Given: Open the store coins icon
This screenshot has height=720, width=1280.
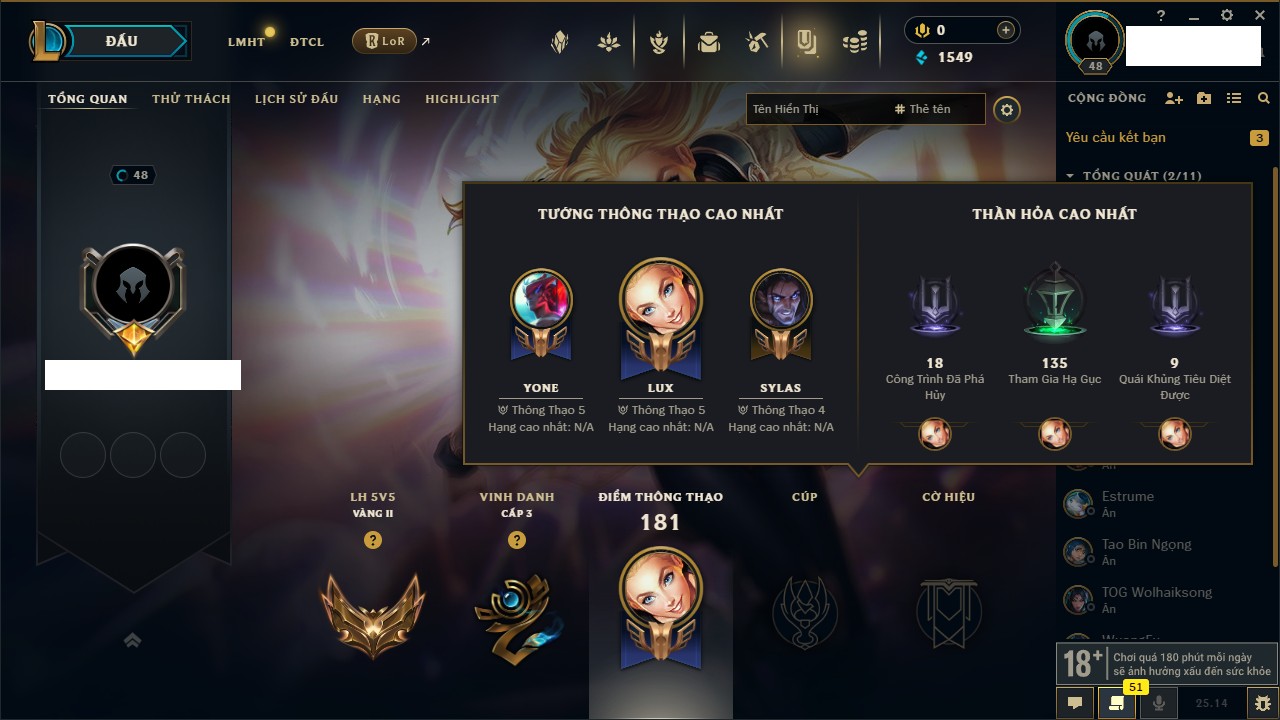Looking at the screenshot, I should coord(854,43).
